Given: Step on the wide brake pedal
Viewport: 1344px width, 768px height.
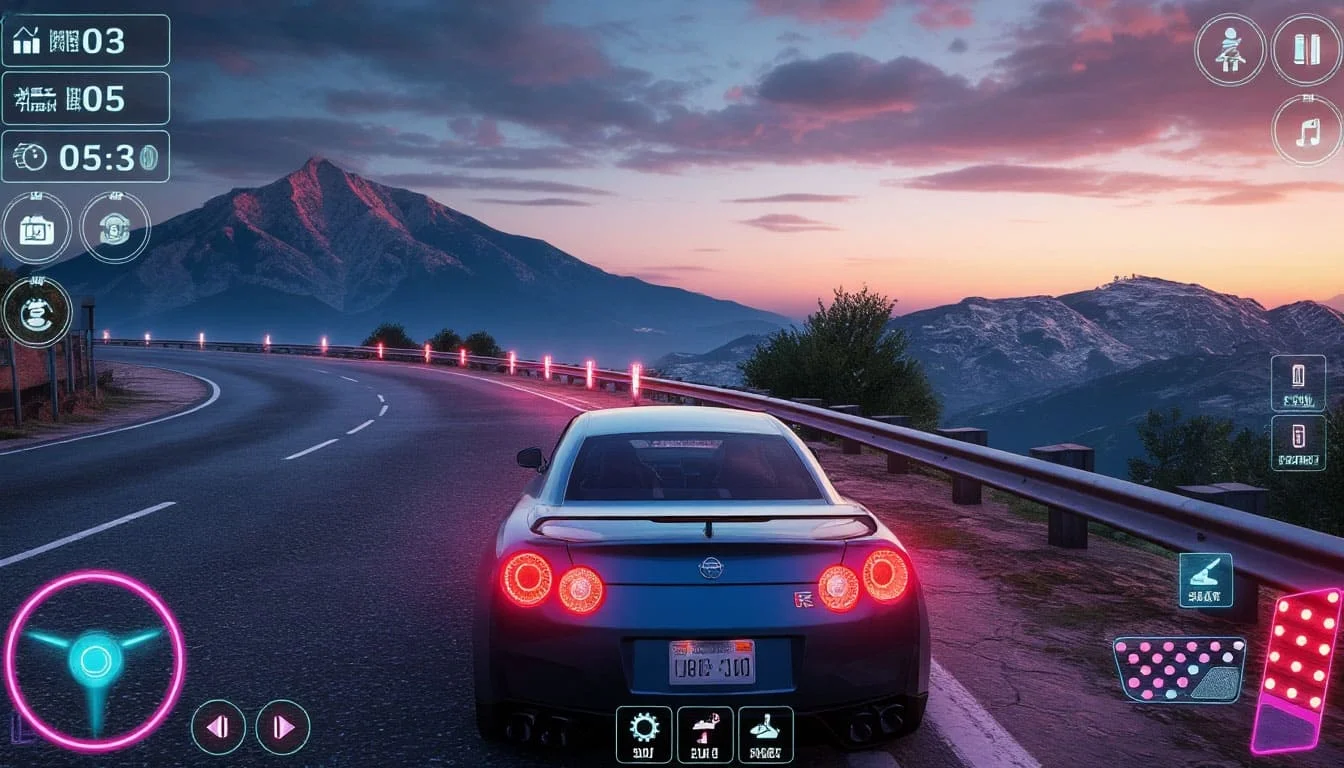Looking at the screenshot, I should click(x=1179, y=669).
